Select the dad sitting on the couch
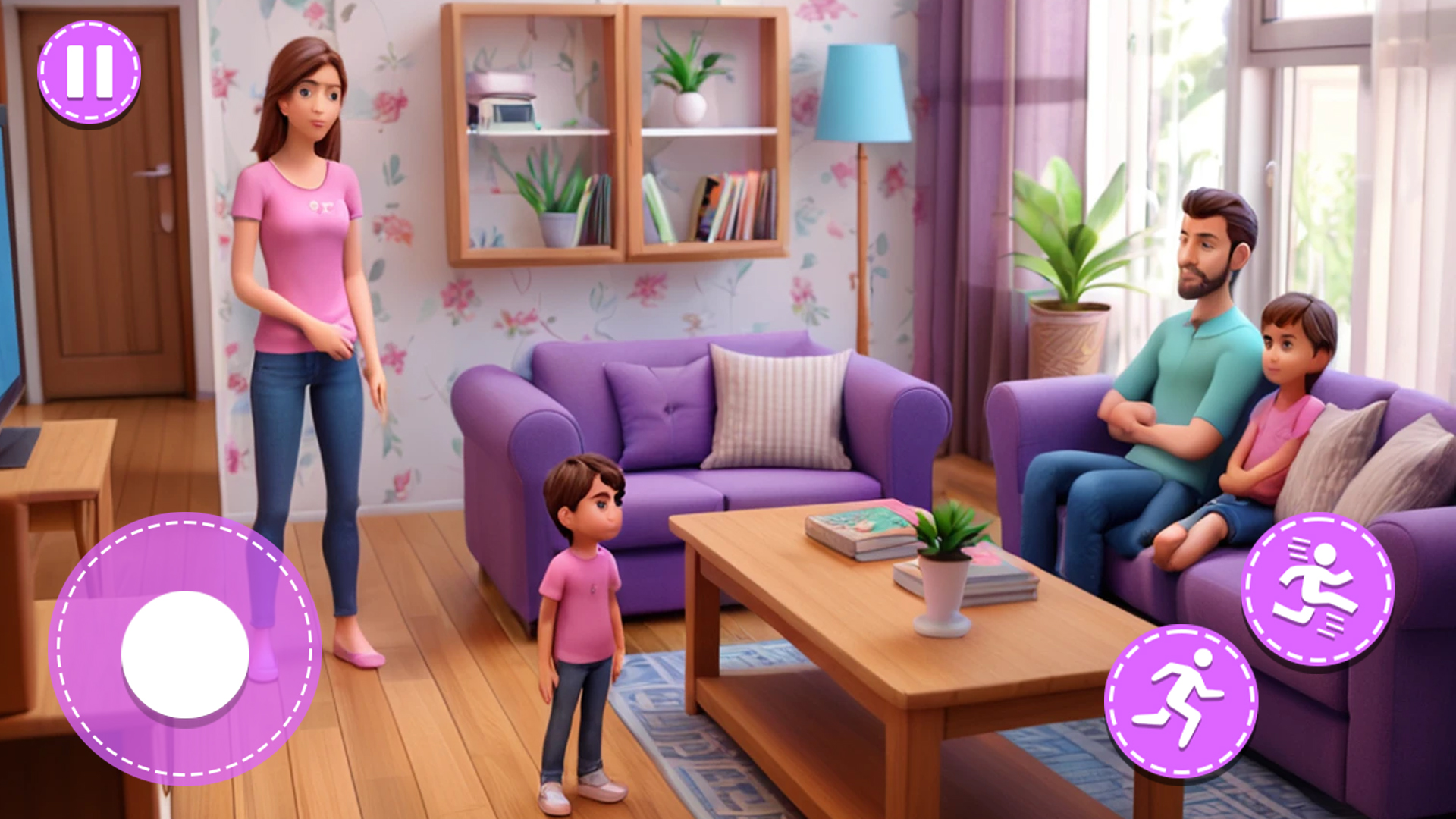This screenshot has width=1456, height=819. [1183, 364]
